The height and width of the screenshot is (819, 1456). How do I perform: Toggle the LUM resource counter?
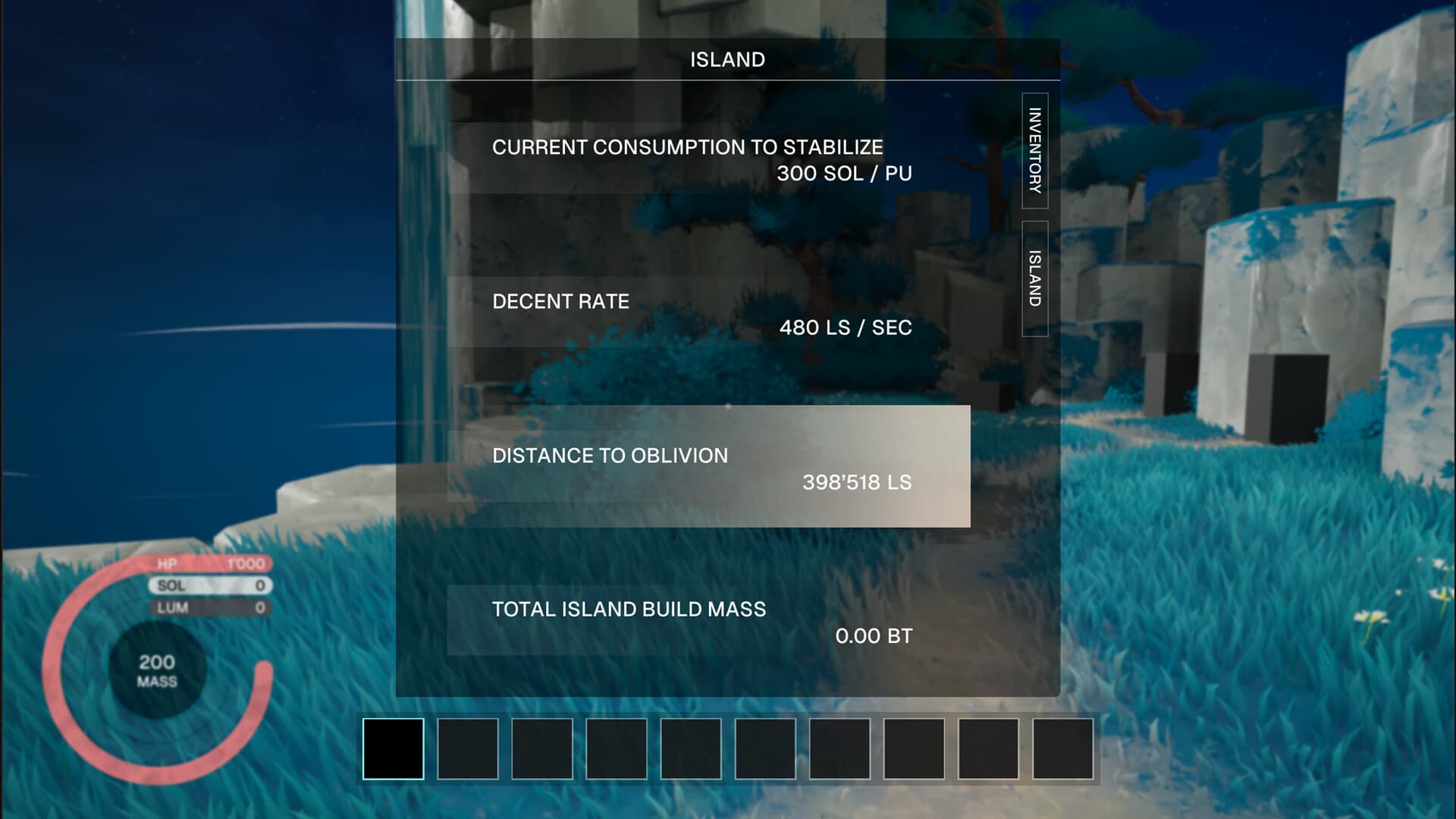(209, 607)
